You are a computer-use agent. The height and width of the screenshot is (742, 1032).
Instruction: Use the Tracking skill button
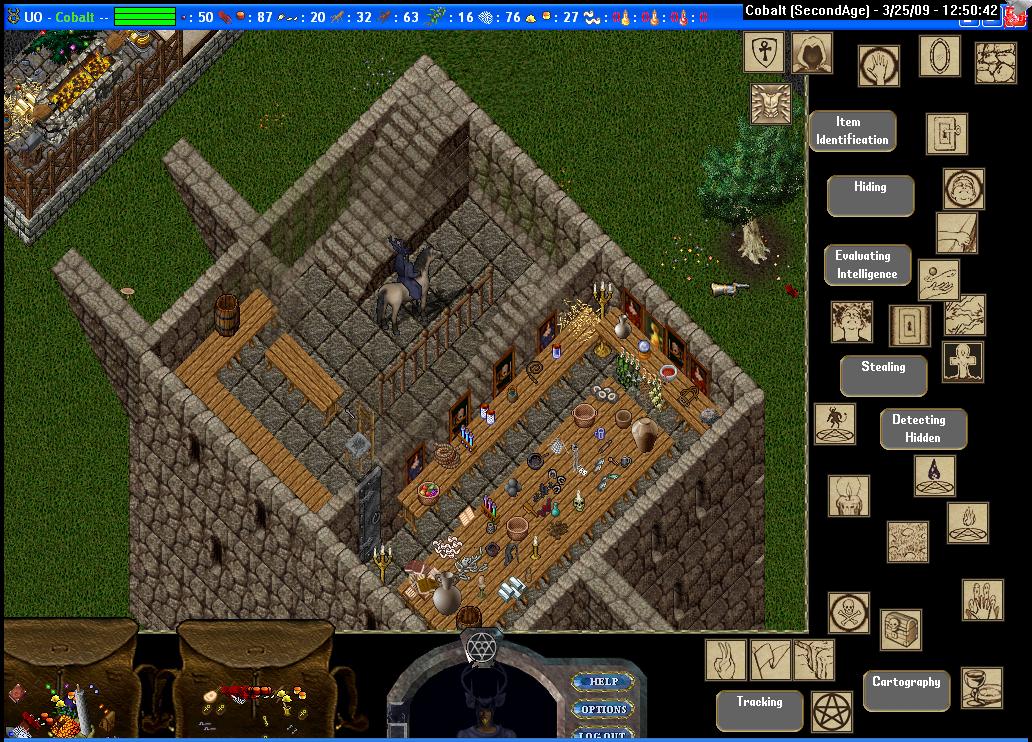point(759,710)
